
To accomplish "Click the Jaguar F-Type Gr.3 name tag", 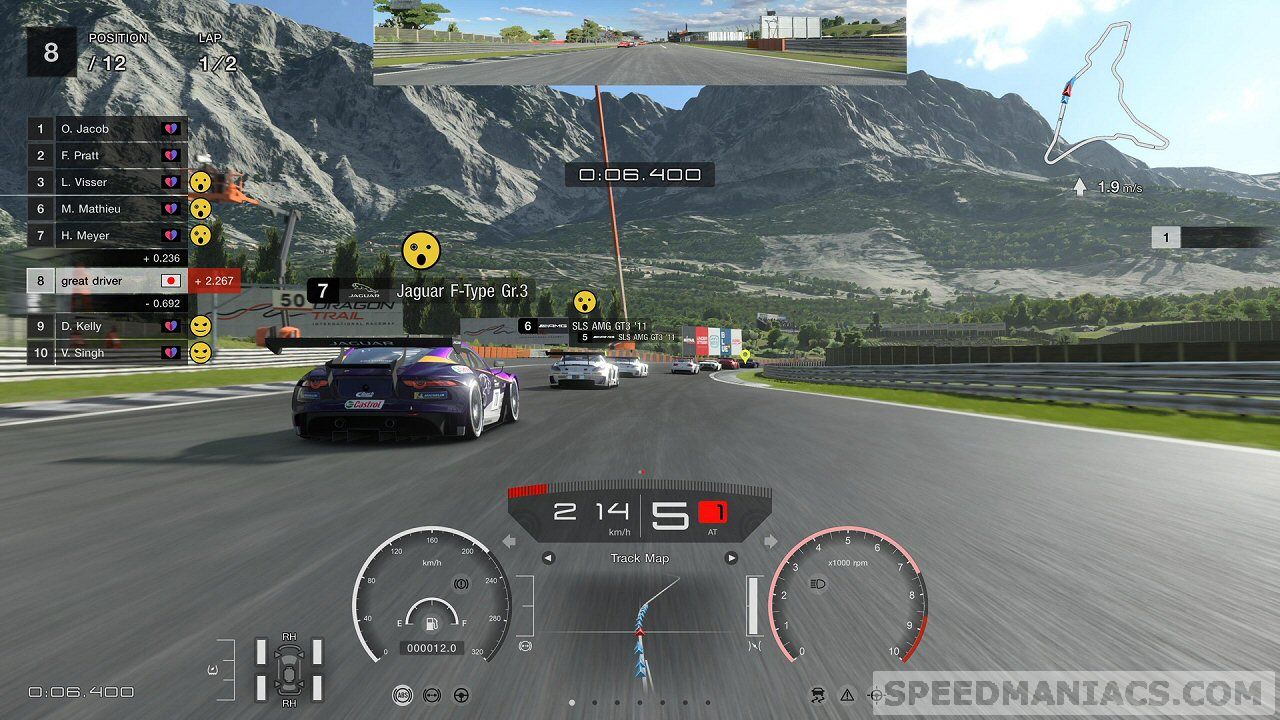I will [x=420, y=291].
